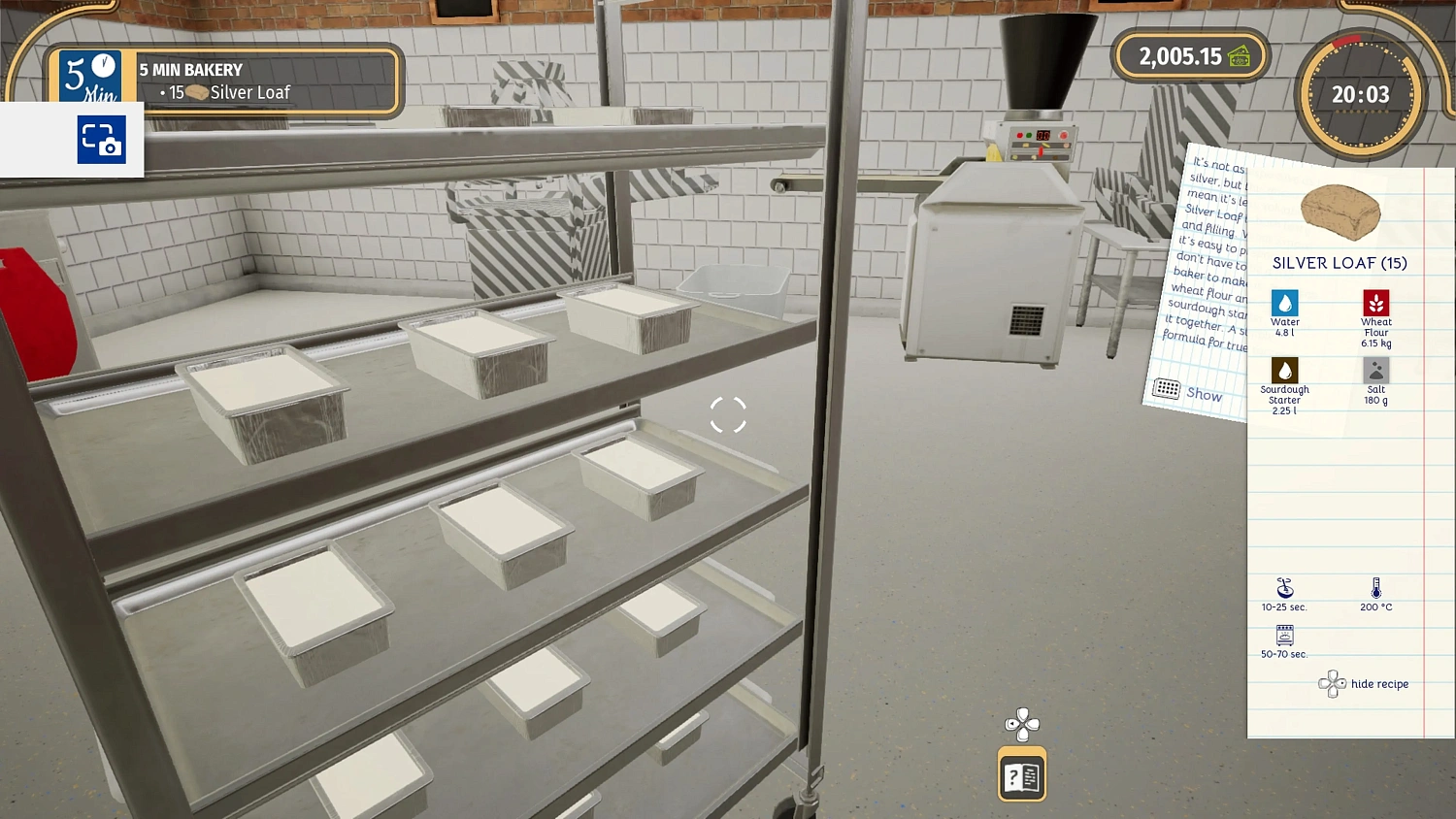Select the Sourdough Starter icon

click(x=1284, y=370)
